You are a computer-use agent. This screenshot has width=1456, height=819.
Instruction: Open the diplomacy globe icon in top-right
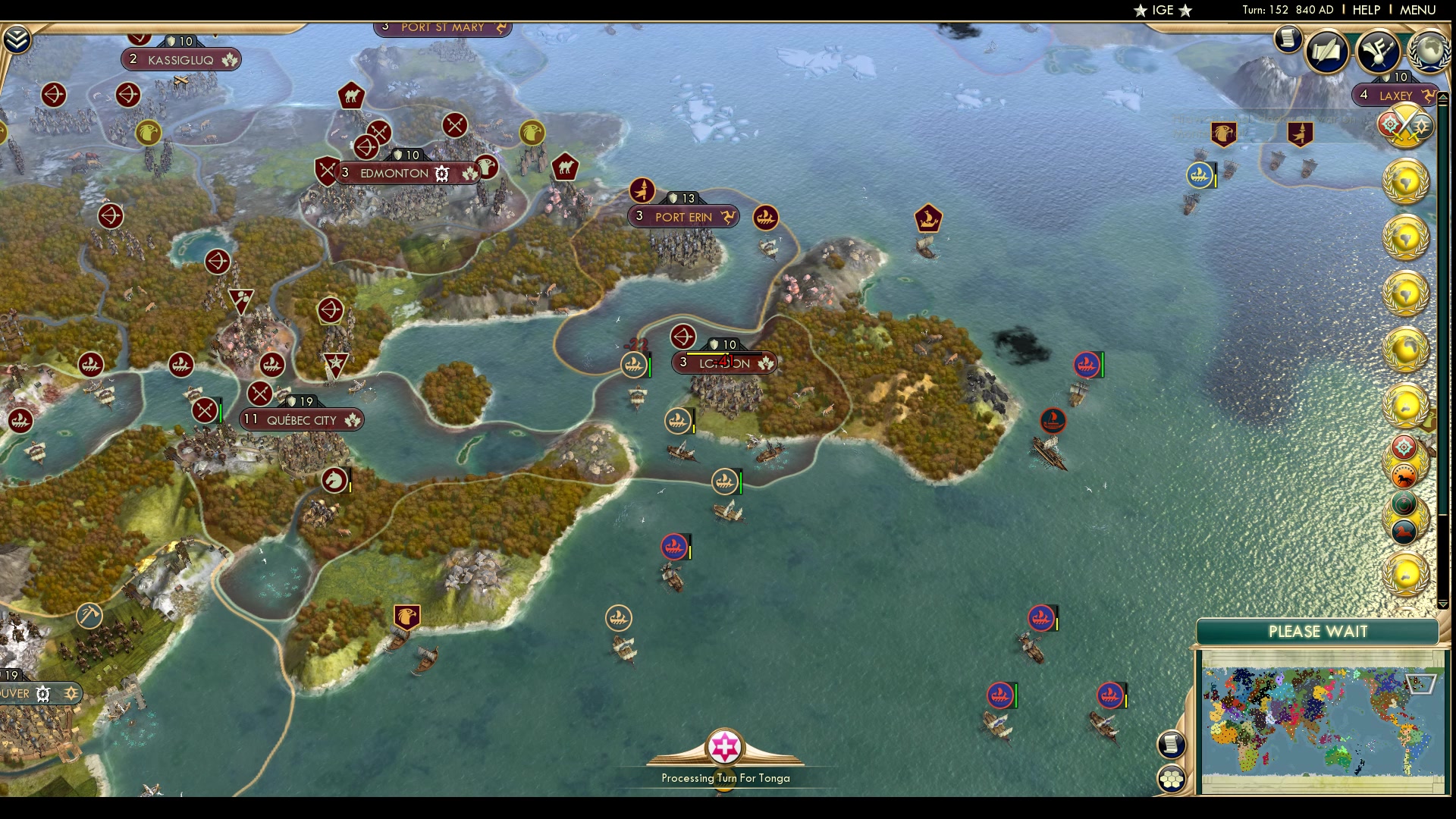(1429, 50)
